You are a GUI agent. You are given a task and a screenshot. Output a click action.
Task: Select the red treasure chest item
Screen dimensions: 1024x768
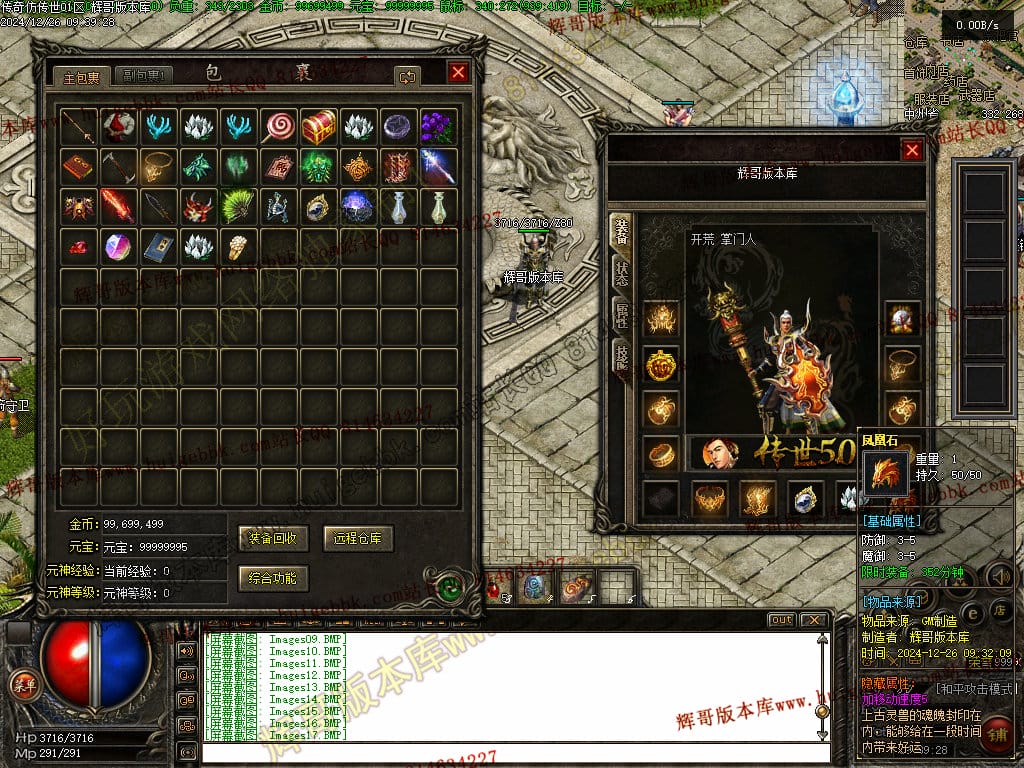click(x=319, y=126)
